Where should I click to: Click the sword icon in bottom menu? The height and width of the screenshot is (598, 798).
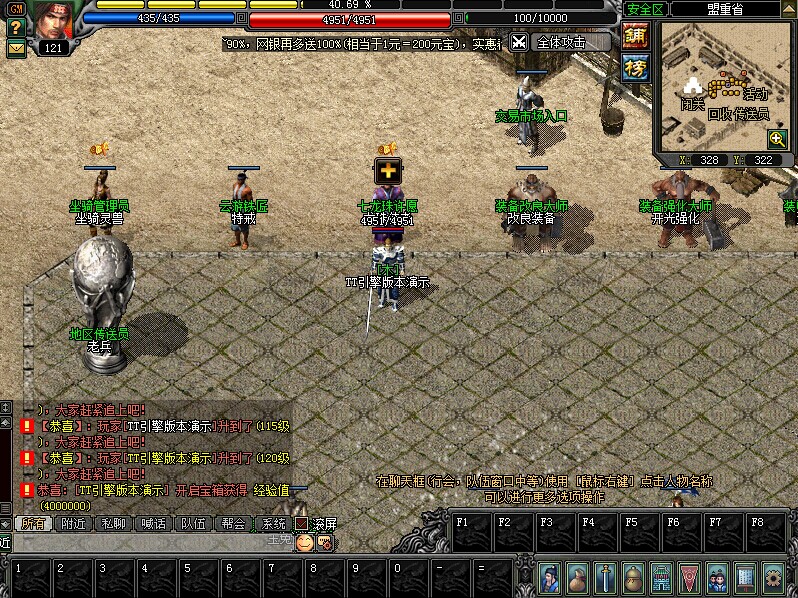point(607,578)
